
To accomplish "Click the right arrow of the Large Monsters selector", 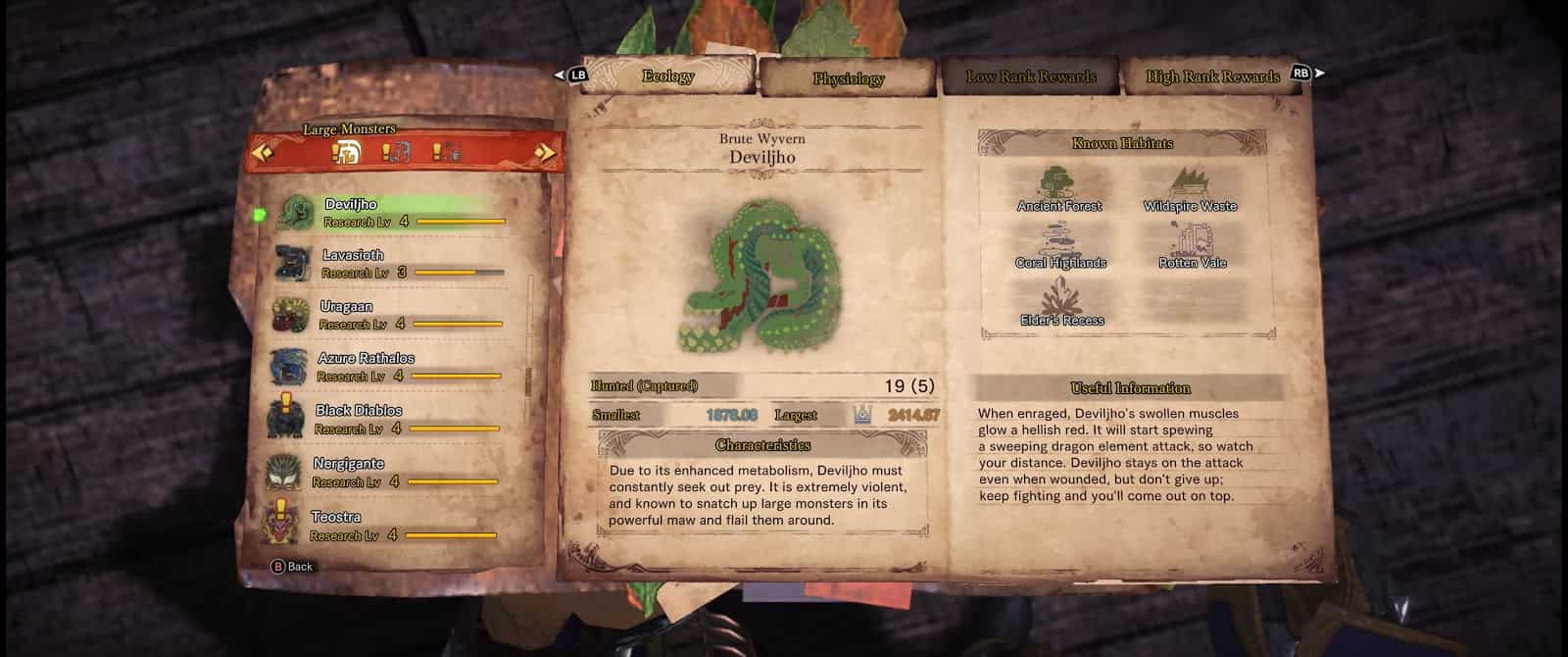I will (x=545, y=152).
